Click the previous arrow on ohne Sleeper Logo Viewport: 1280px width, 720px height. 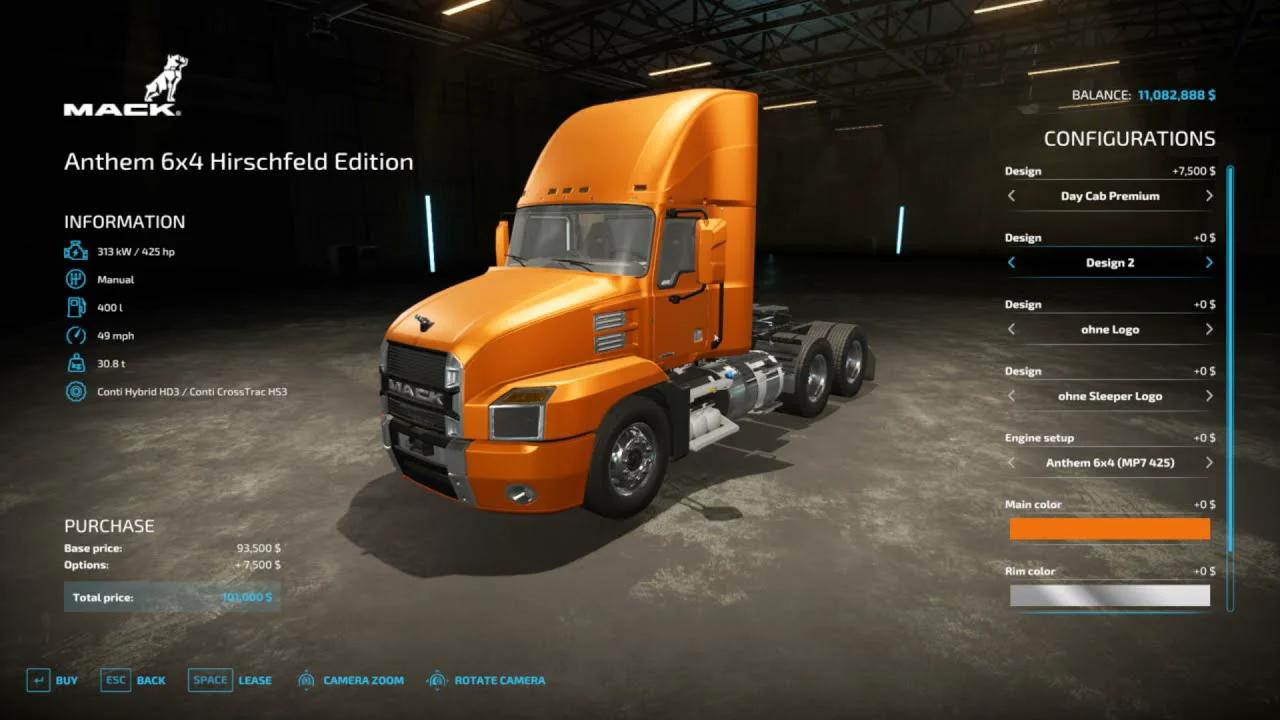(x=1011, y=396)
